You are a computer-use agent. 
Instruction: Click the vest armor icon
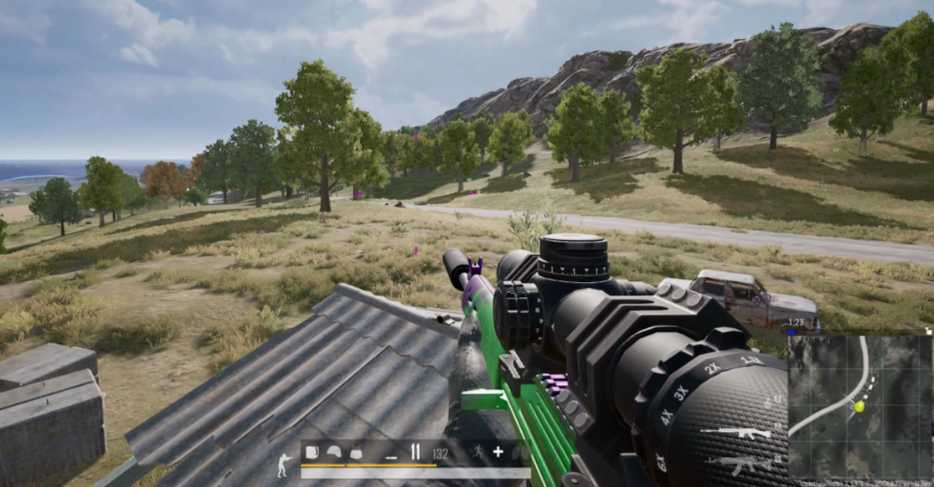(355, 452)
